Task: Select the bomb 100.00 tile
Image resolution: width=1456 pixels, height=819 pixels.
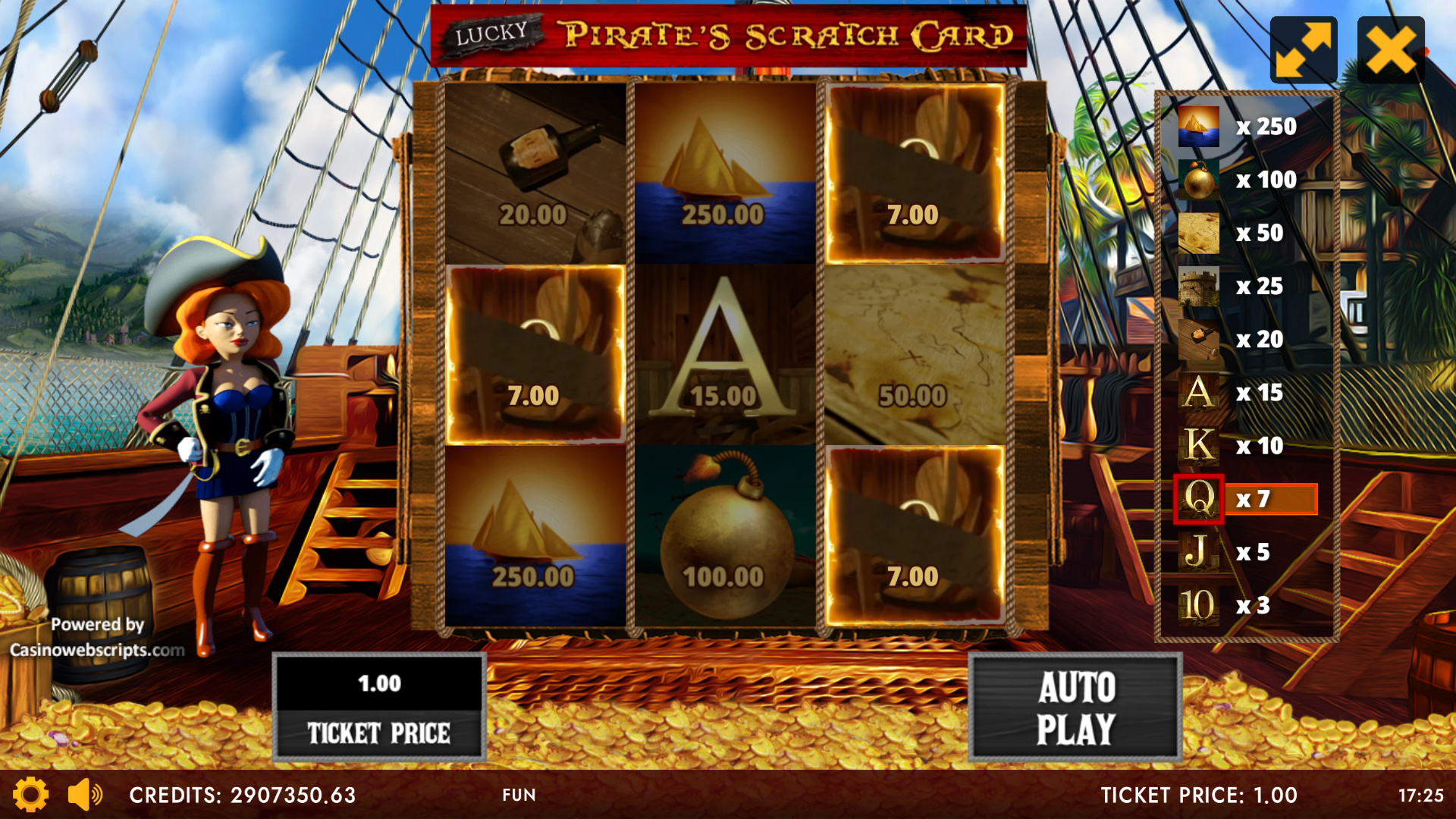Action: [x=725, y=536]
